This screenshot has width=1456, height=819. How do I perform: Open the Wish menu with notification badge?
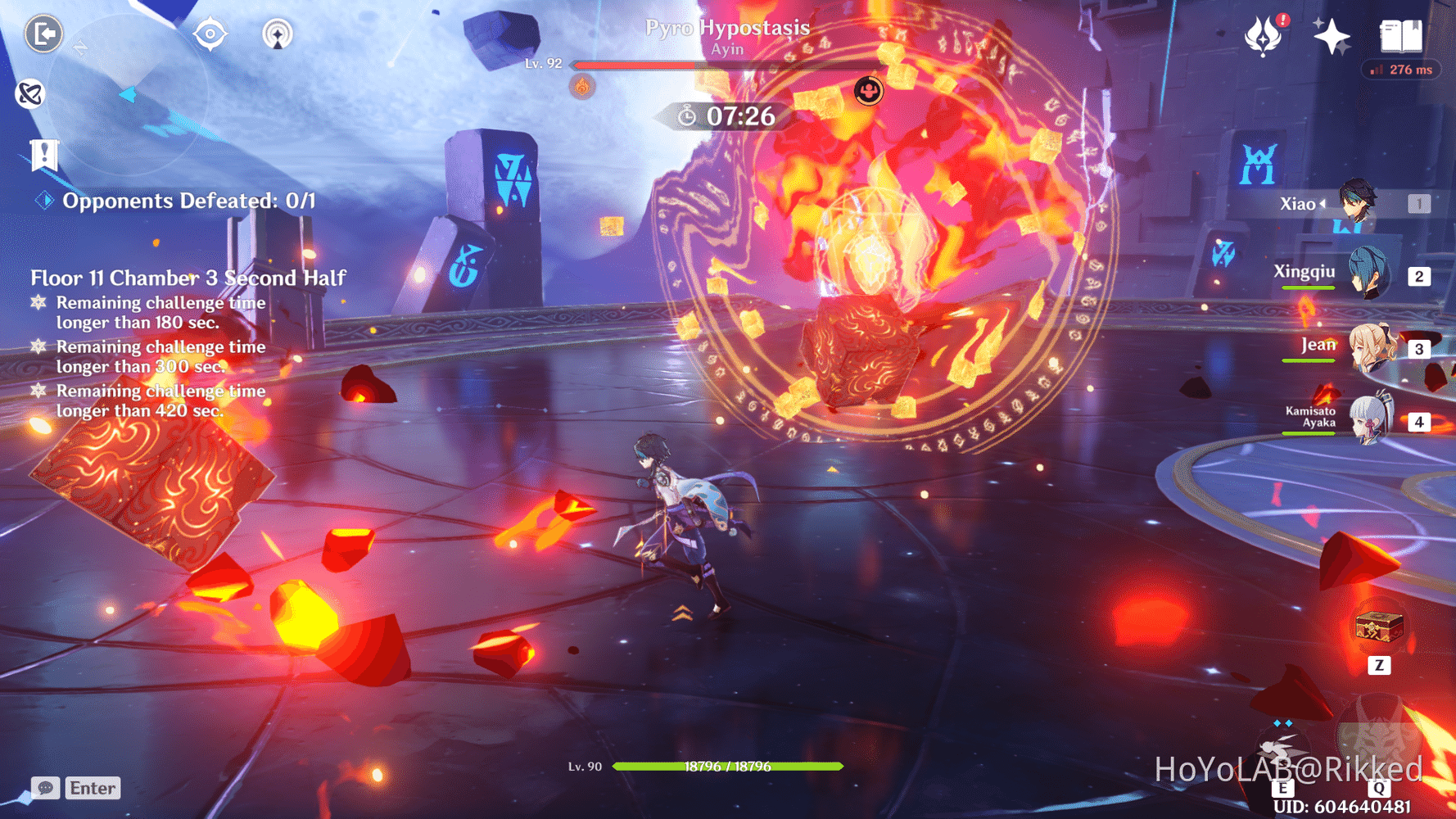pyautogui.click(x=1264, y=36)
